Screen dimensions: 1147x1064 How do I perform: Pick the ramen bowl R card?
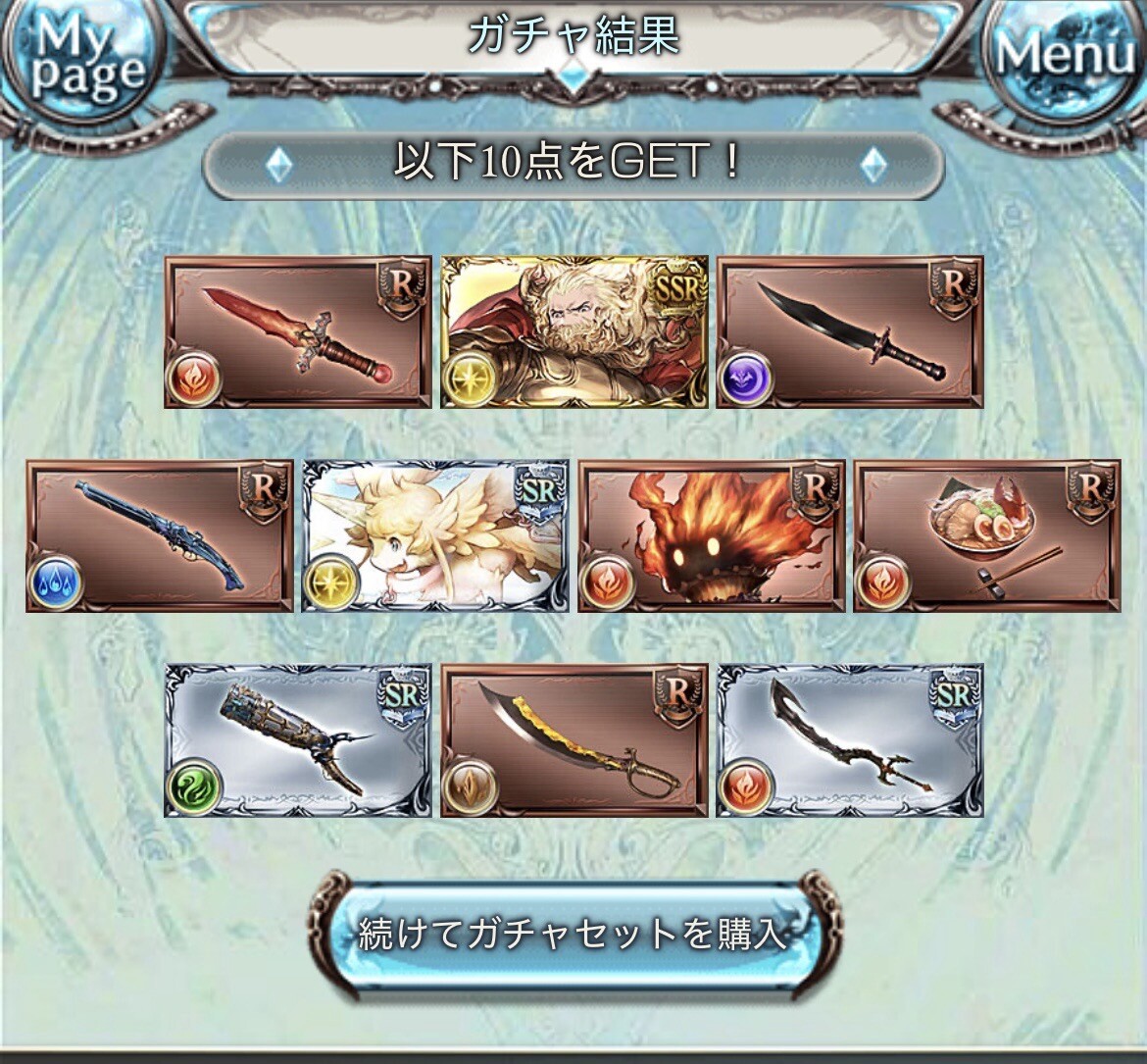(x=987, y=536)
